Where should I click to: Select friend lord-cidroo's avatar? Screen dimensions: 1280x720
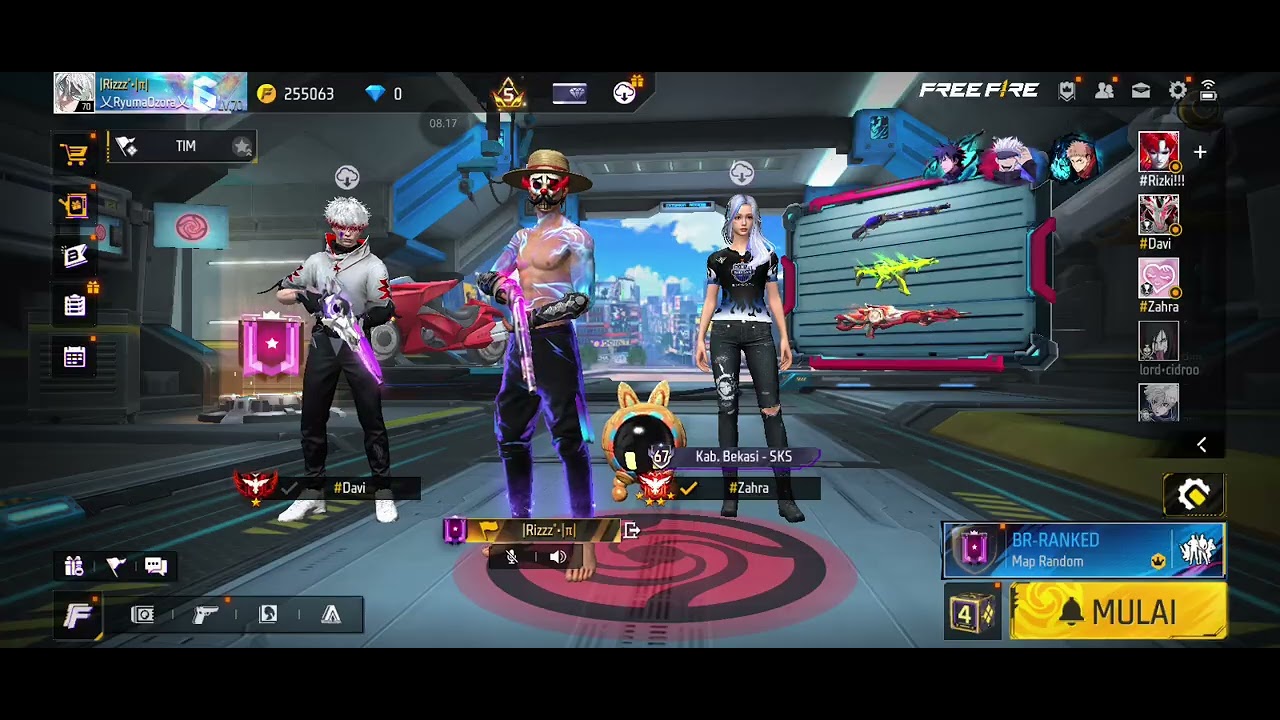(x=1158, y=342)
